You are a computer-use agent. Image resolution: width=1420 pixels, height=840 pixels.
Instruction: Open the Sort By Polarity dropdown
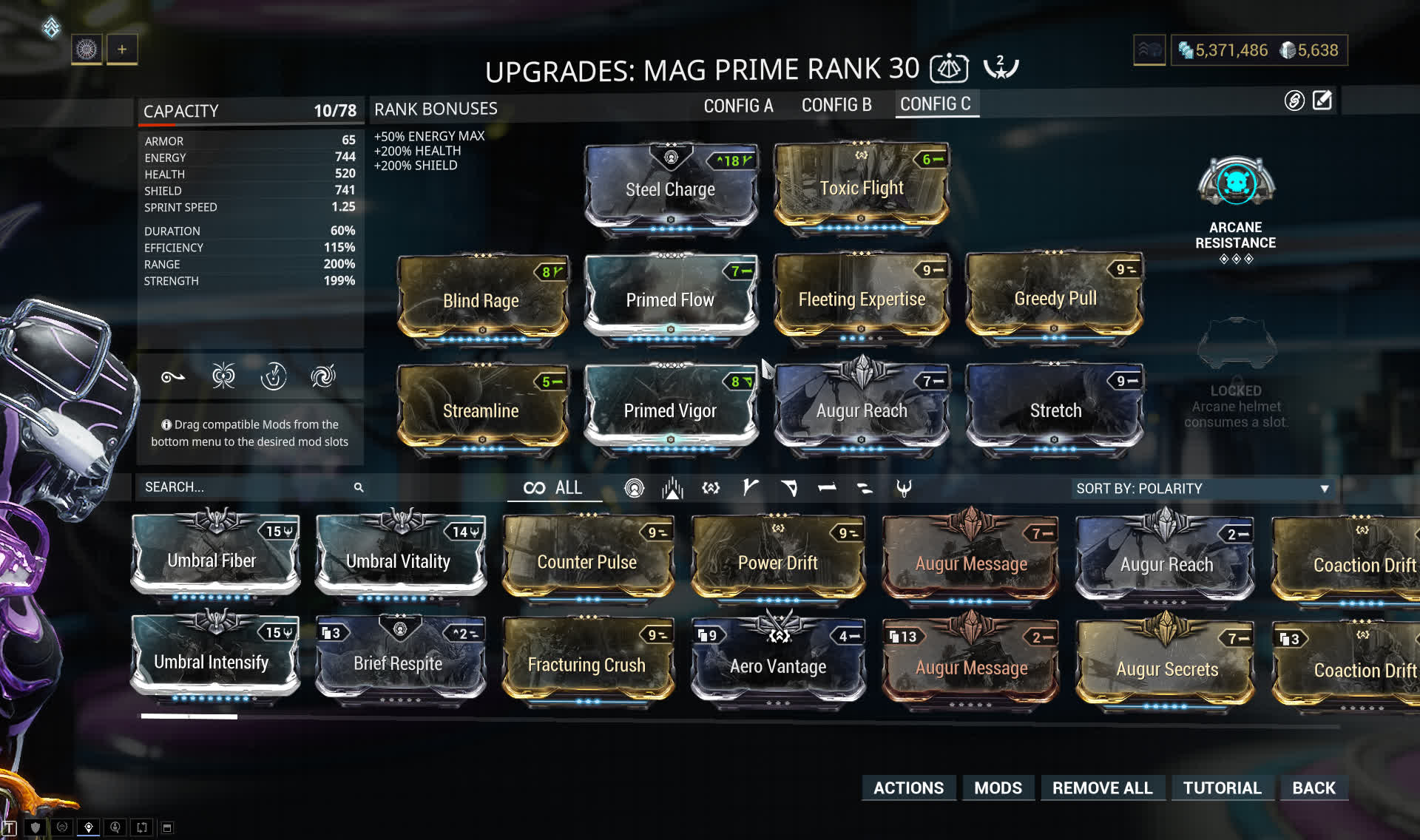click(1203, 488)
